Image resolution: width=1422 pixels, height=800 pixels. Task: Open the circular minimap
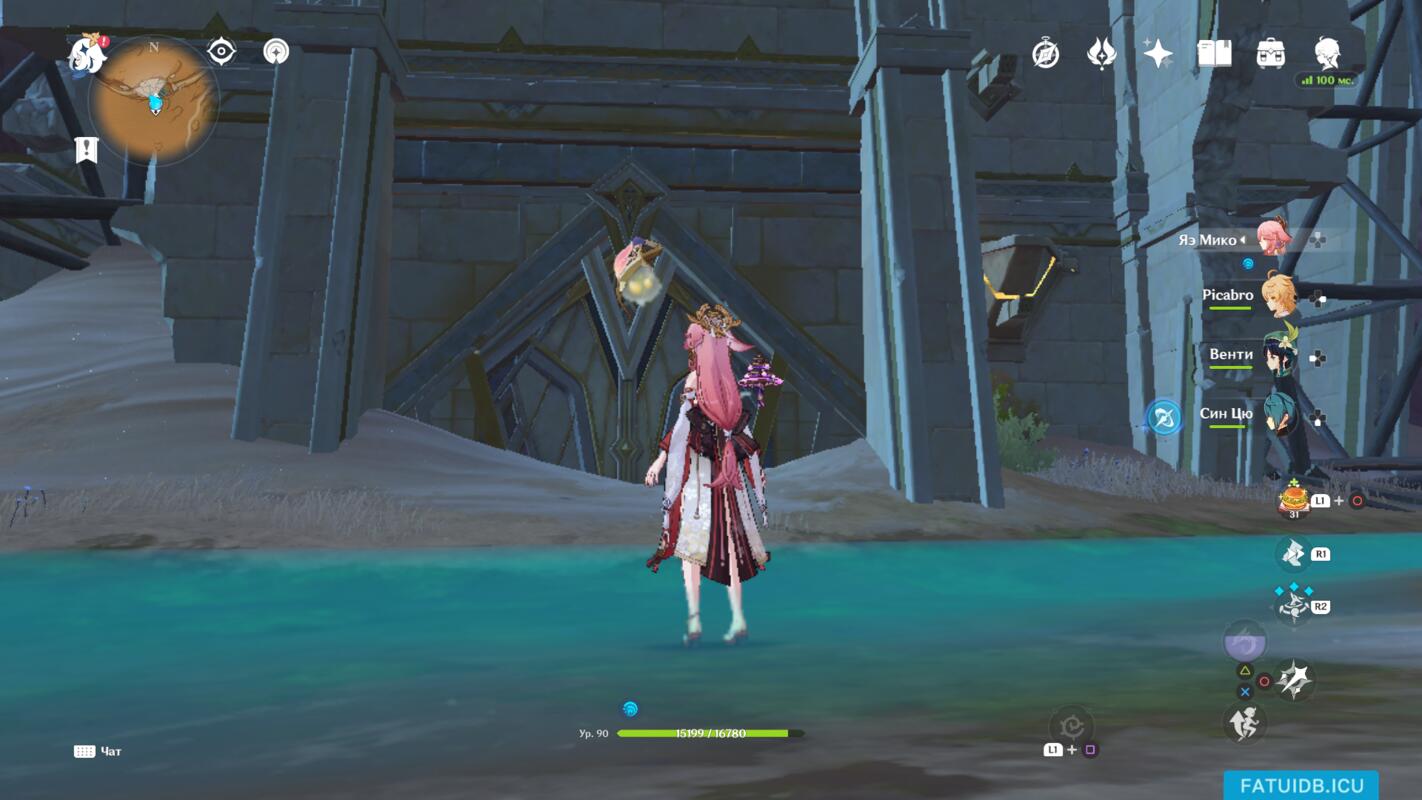(154, 100)
